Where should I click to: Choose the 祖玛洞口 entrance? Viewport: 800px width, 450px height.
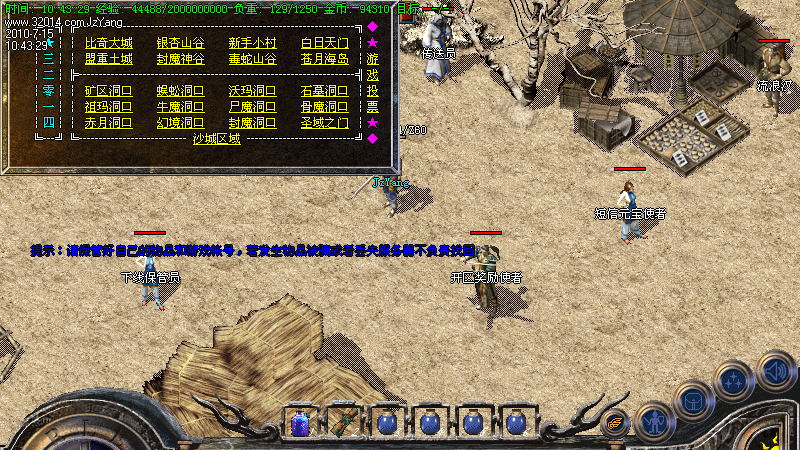pyautogui.click(x=108, y=107)
